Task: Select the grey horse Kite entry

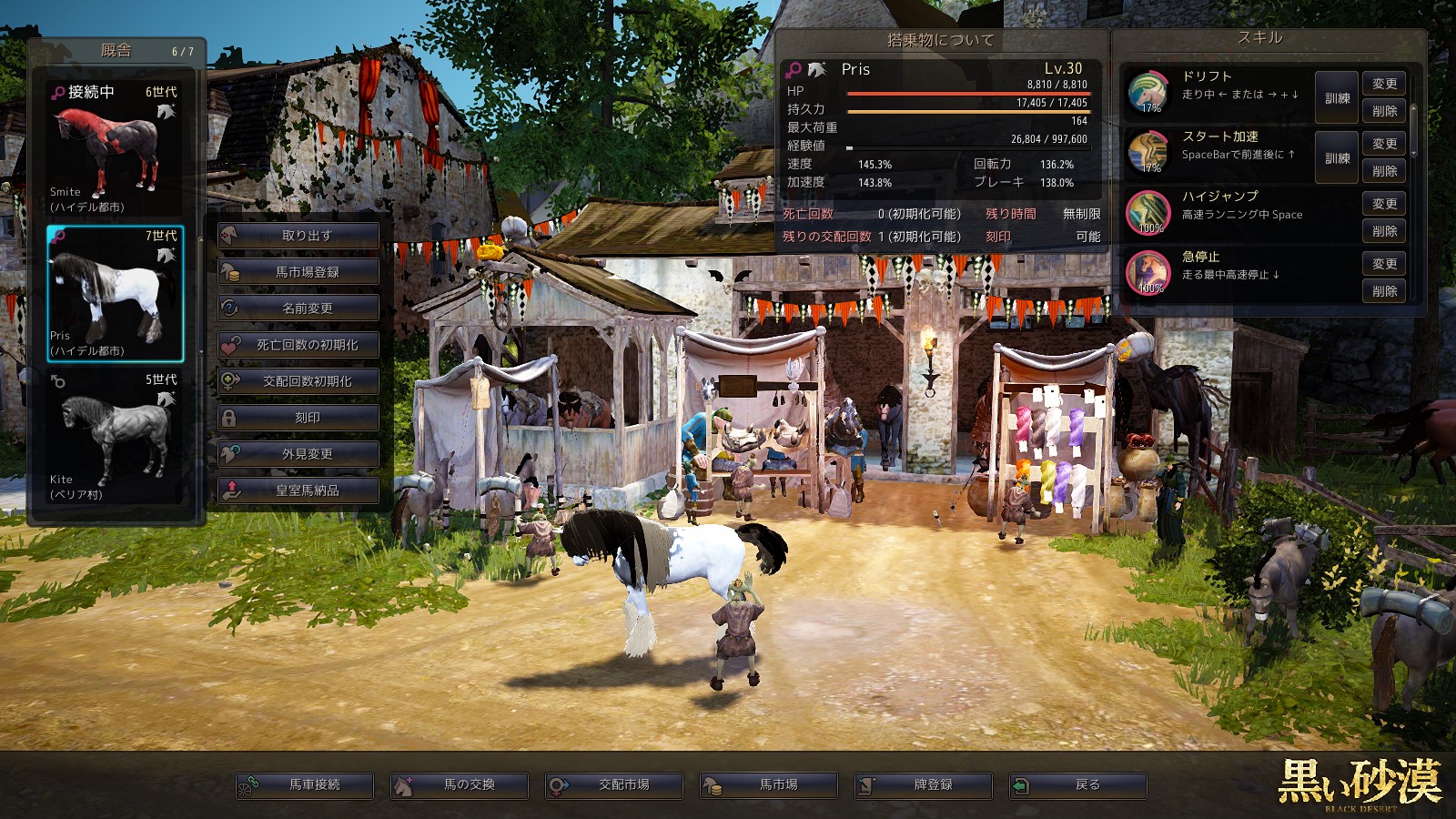Action: pyautogui.click(x=115, y=437)
